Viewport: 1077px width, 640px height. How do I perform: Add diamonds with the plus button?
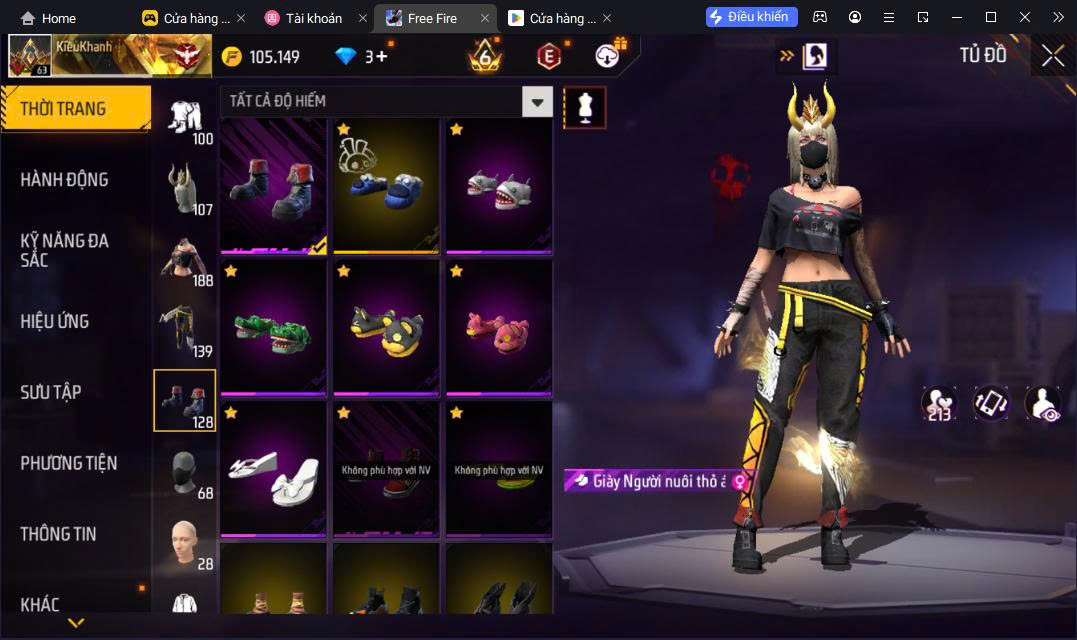coord(381,57)
